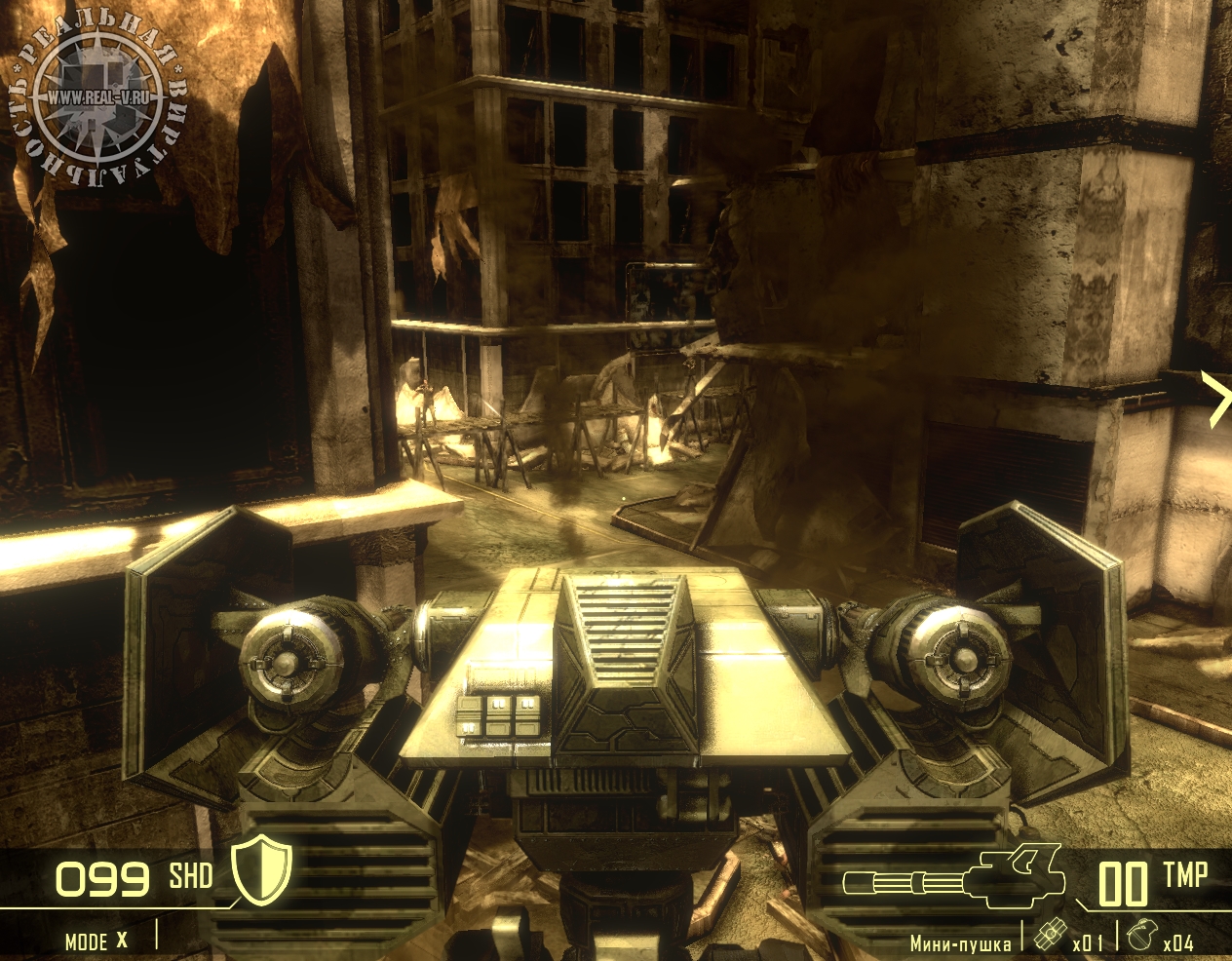This screenshot has height=961, width=1232.
Task: Click the MODE X indicator
Action: (x=96, y=941)
